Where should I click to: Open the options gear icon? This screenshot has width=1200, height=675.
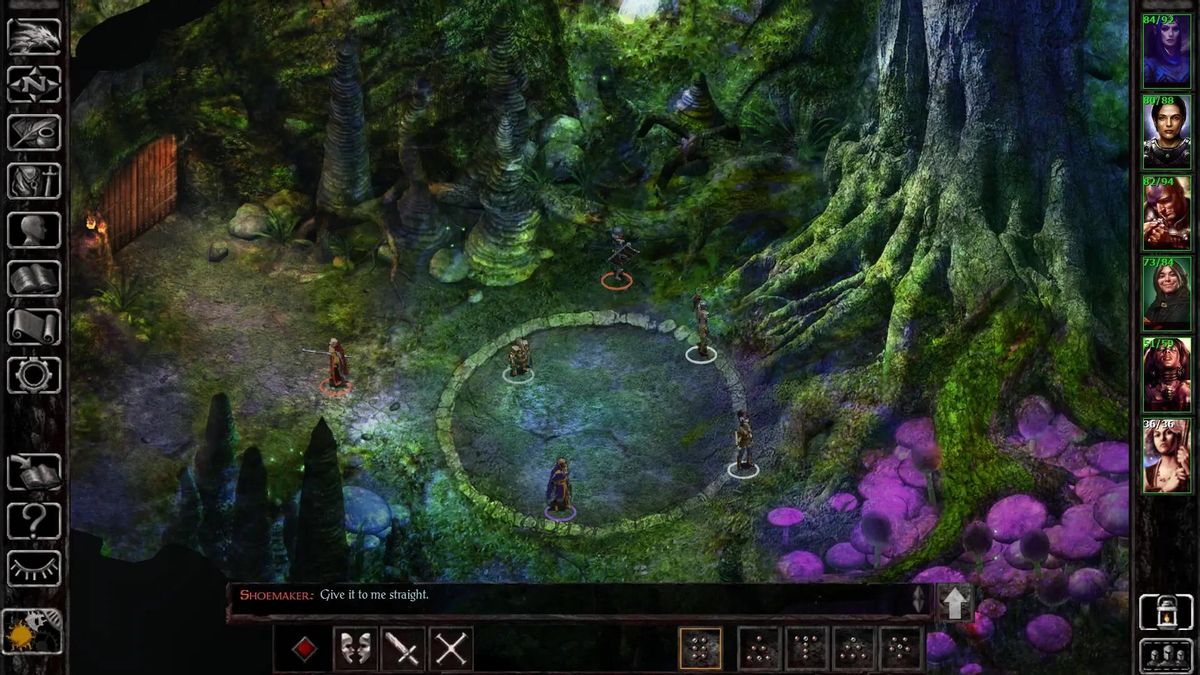[34, 375]
